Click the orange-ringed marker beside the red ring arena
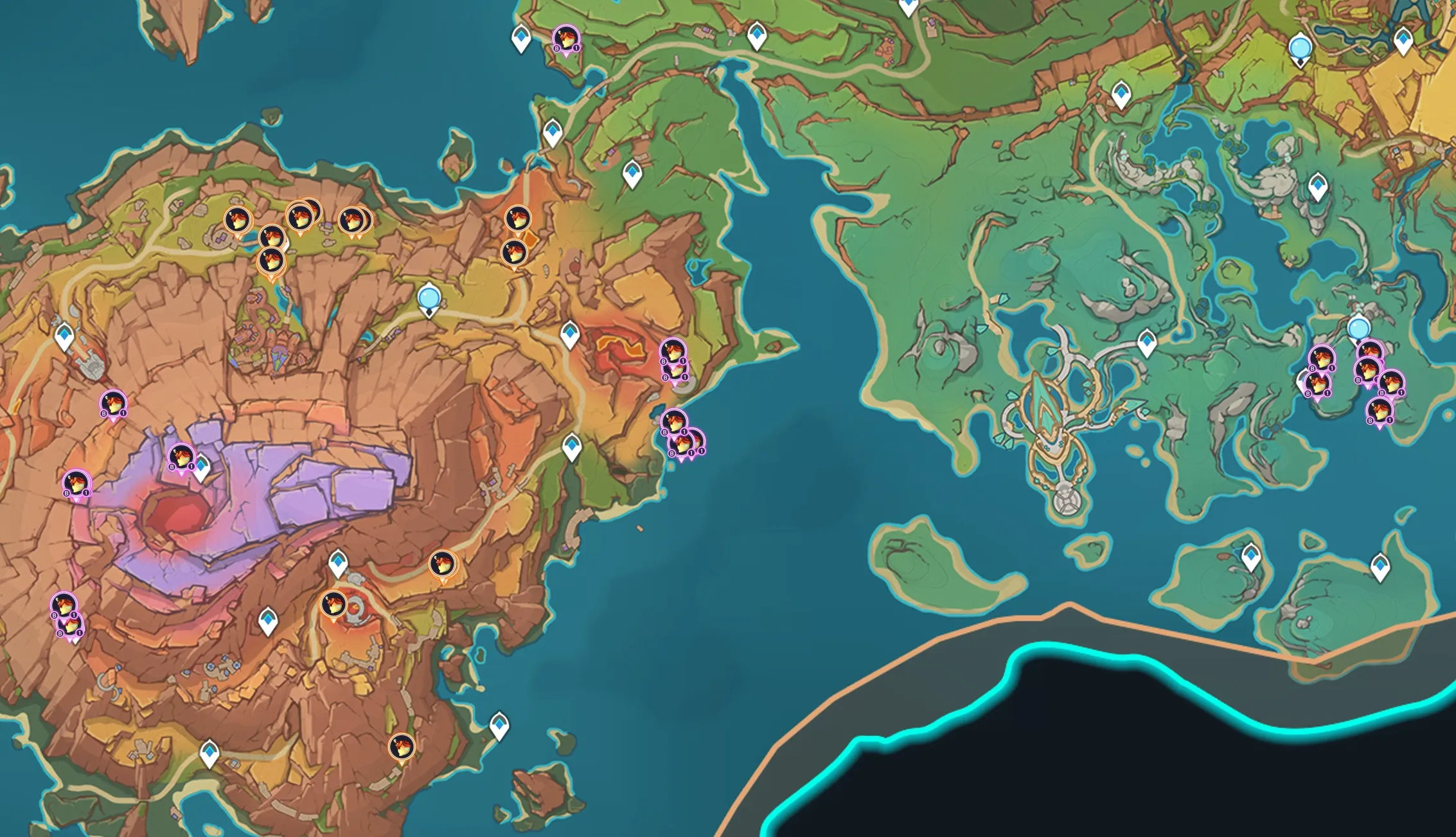 tap(333, 604)
